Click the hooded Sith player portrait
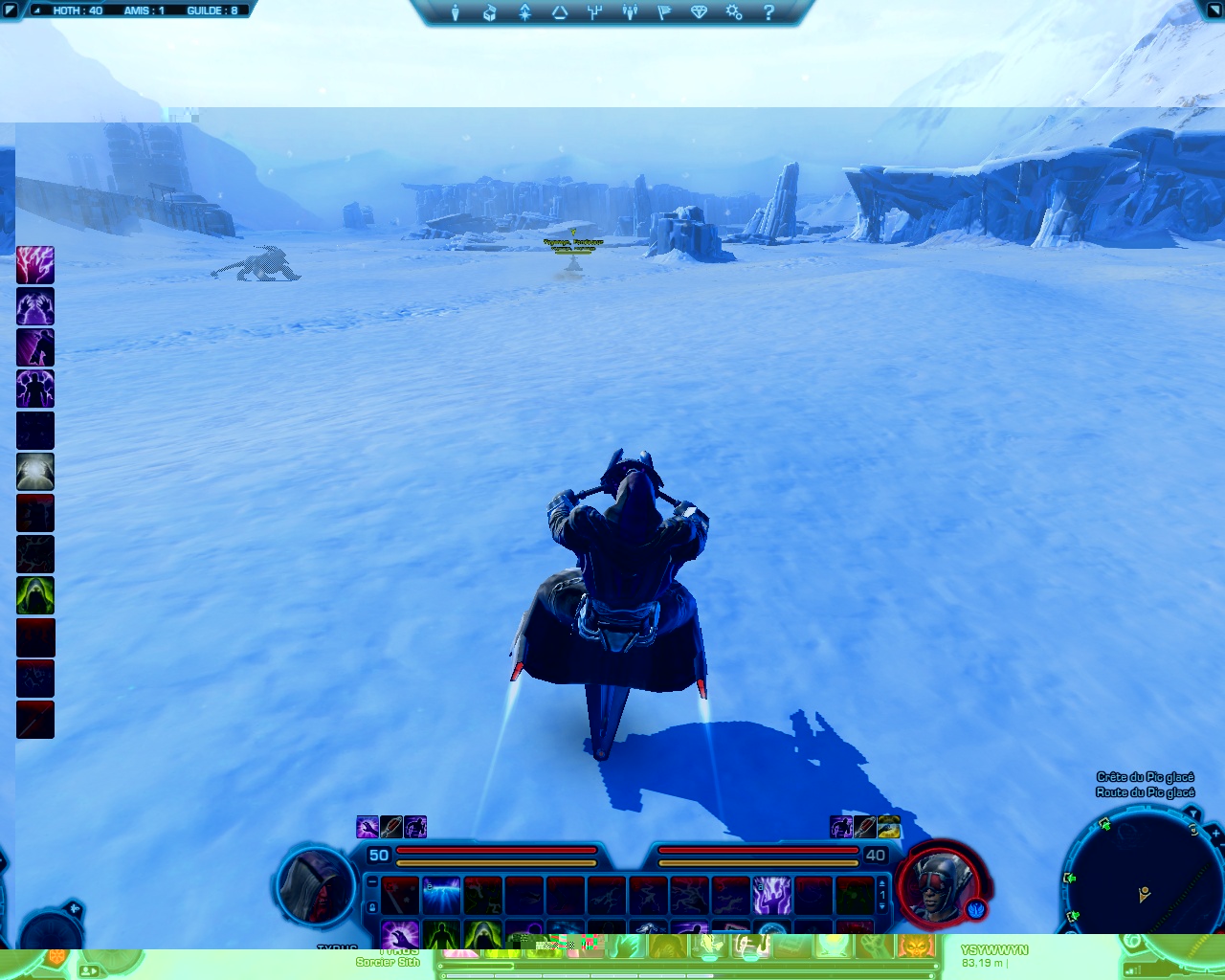The width and height of the screenshot is (1225, 980). pyautogui.click(x=317, y=885)
